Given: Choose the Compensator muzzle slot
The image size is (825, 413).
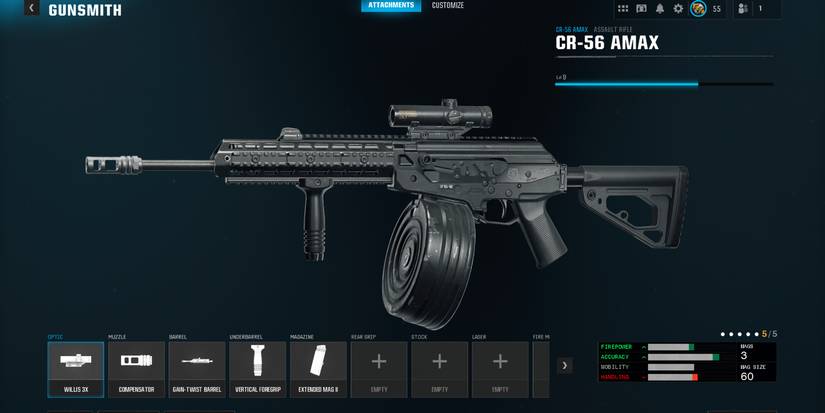Looking at the screenshot, I should coord(136,369).
